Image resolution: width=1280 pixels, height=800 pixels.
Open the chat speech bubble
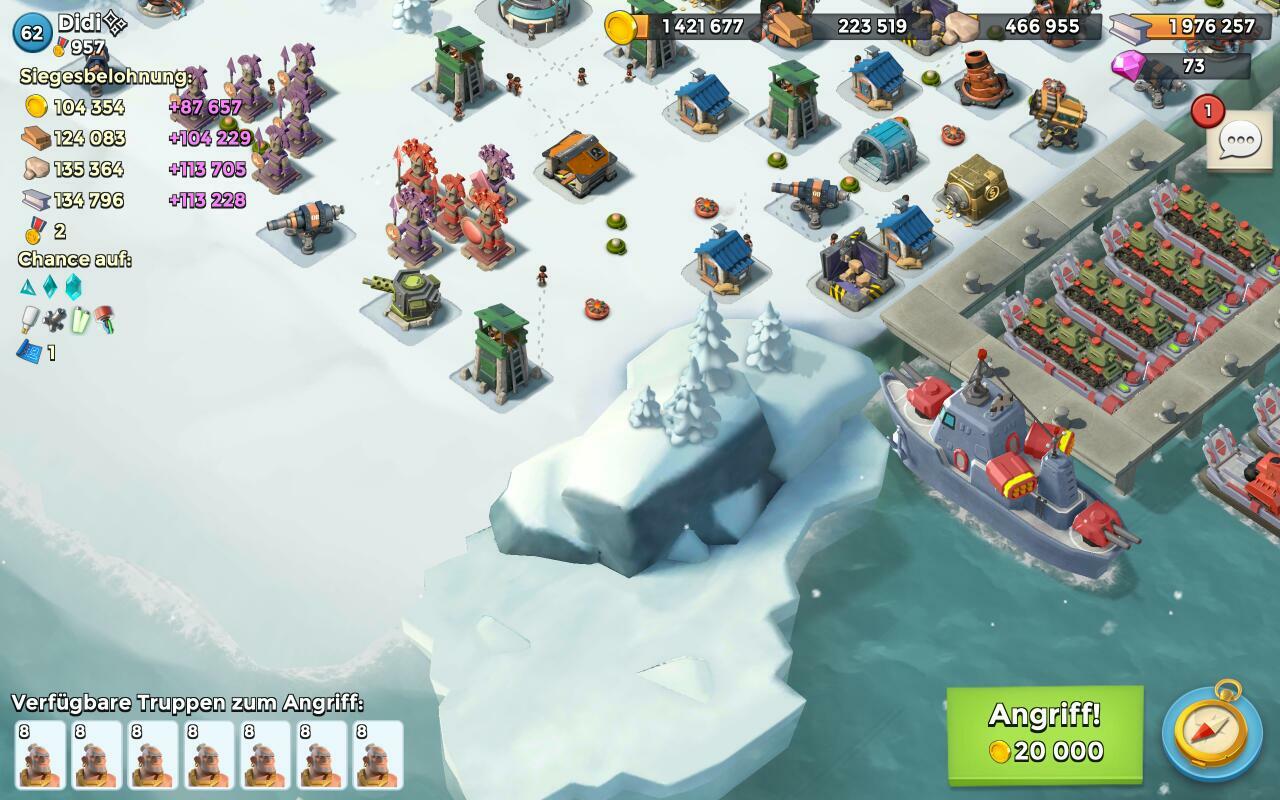(1239, 141)
